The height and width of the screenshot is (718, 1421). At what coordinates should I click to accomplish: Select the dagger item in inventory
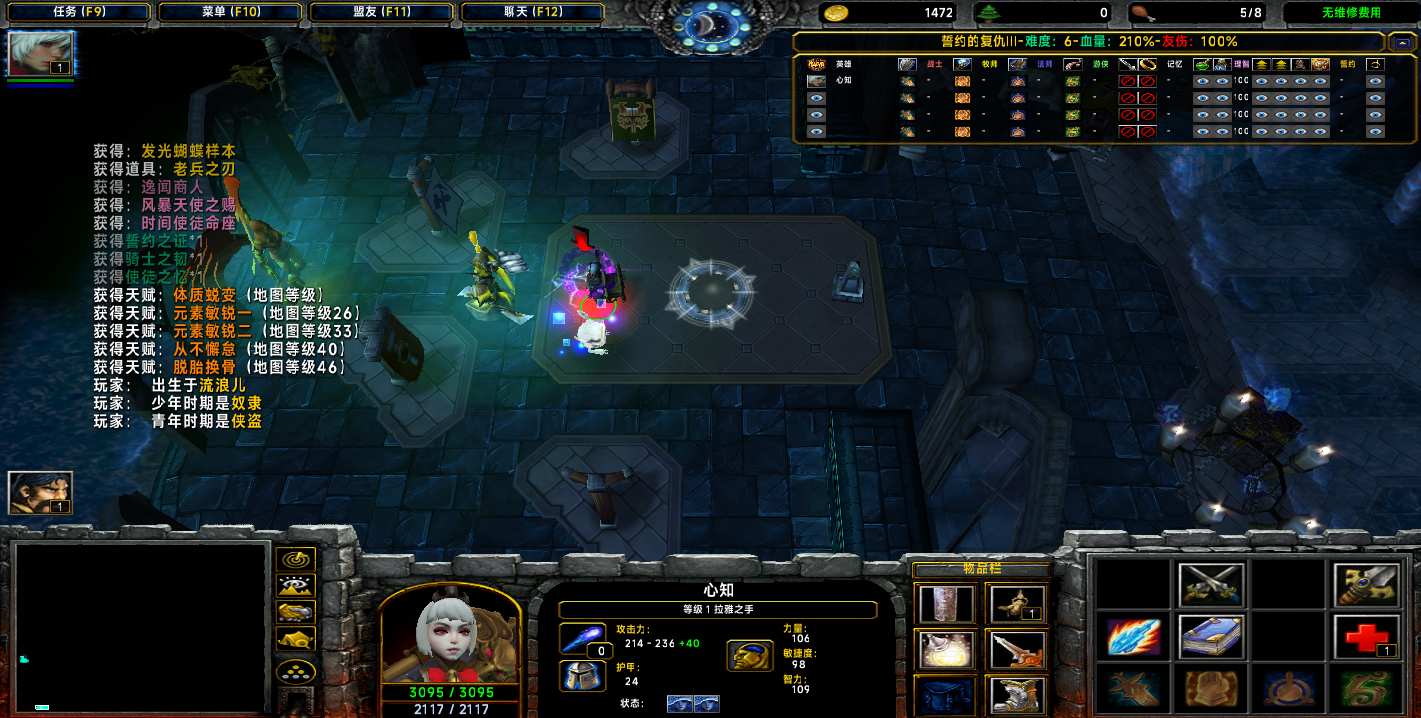click(1016, 649)
